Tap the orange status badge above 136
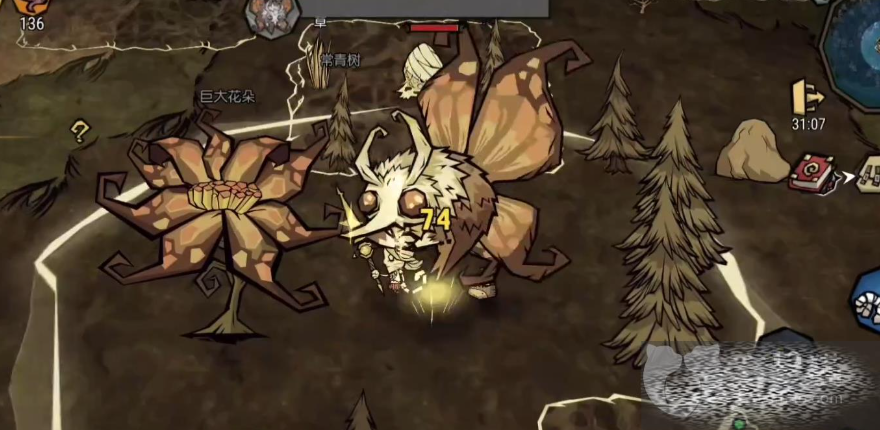 (x=31, y=6)
